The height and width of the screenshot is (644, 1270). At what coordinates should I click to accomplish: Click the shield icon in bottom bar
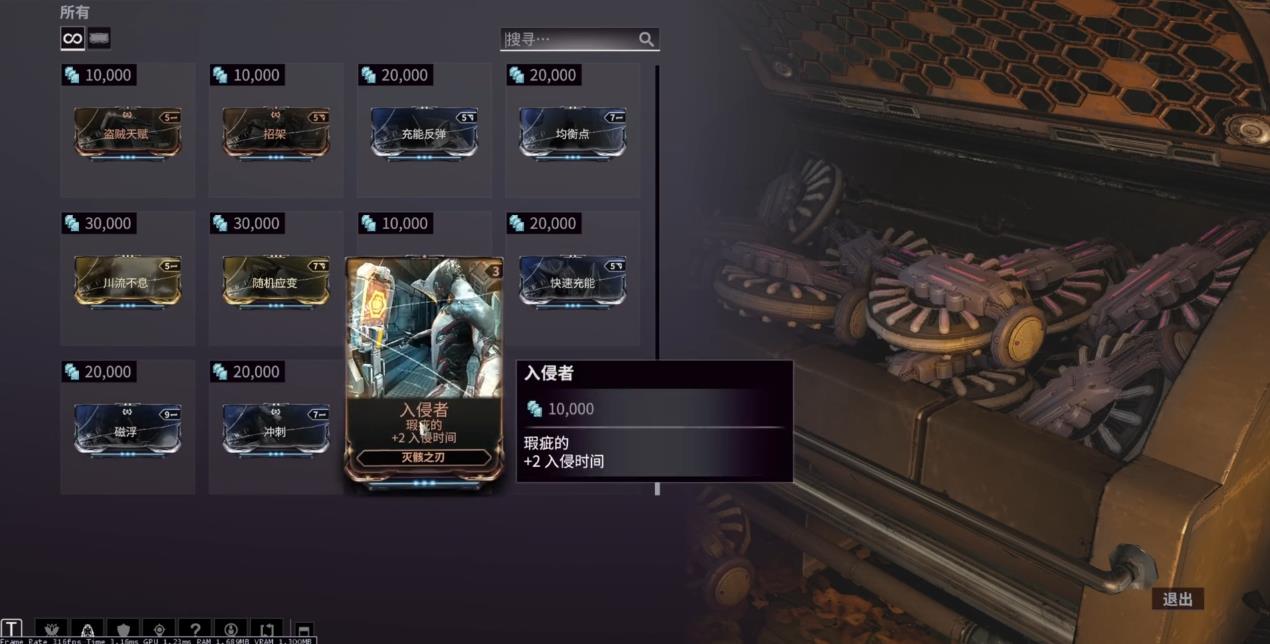point(123,631)
